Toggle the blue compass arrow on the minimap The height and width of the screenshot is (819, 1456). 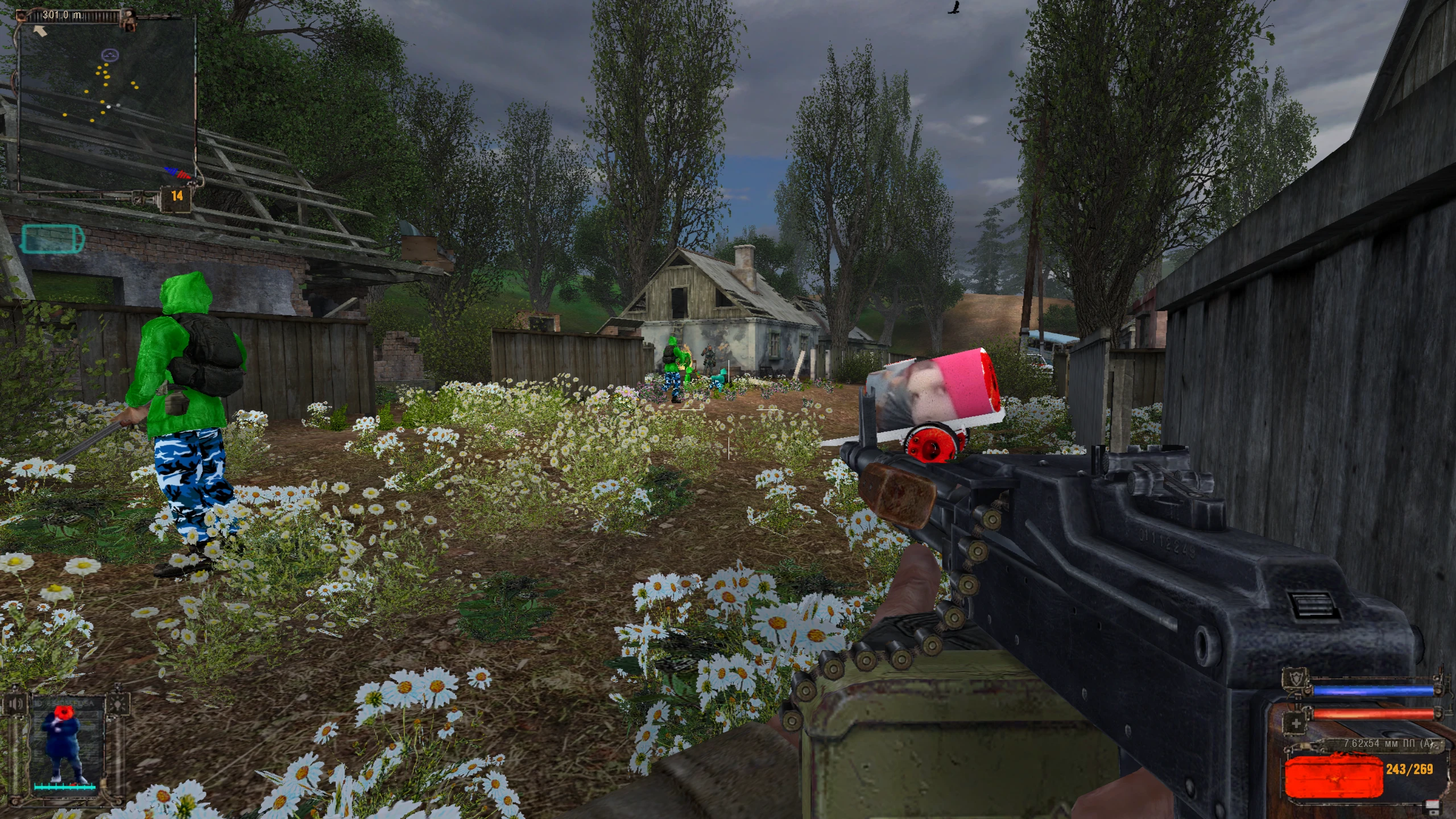[x=170, y=171]
